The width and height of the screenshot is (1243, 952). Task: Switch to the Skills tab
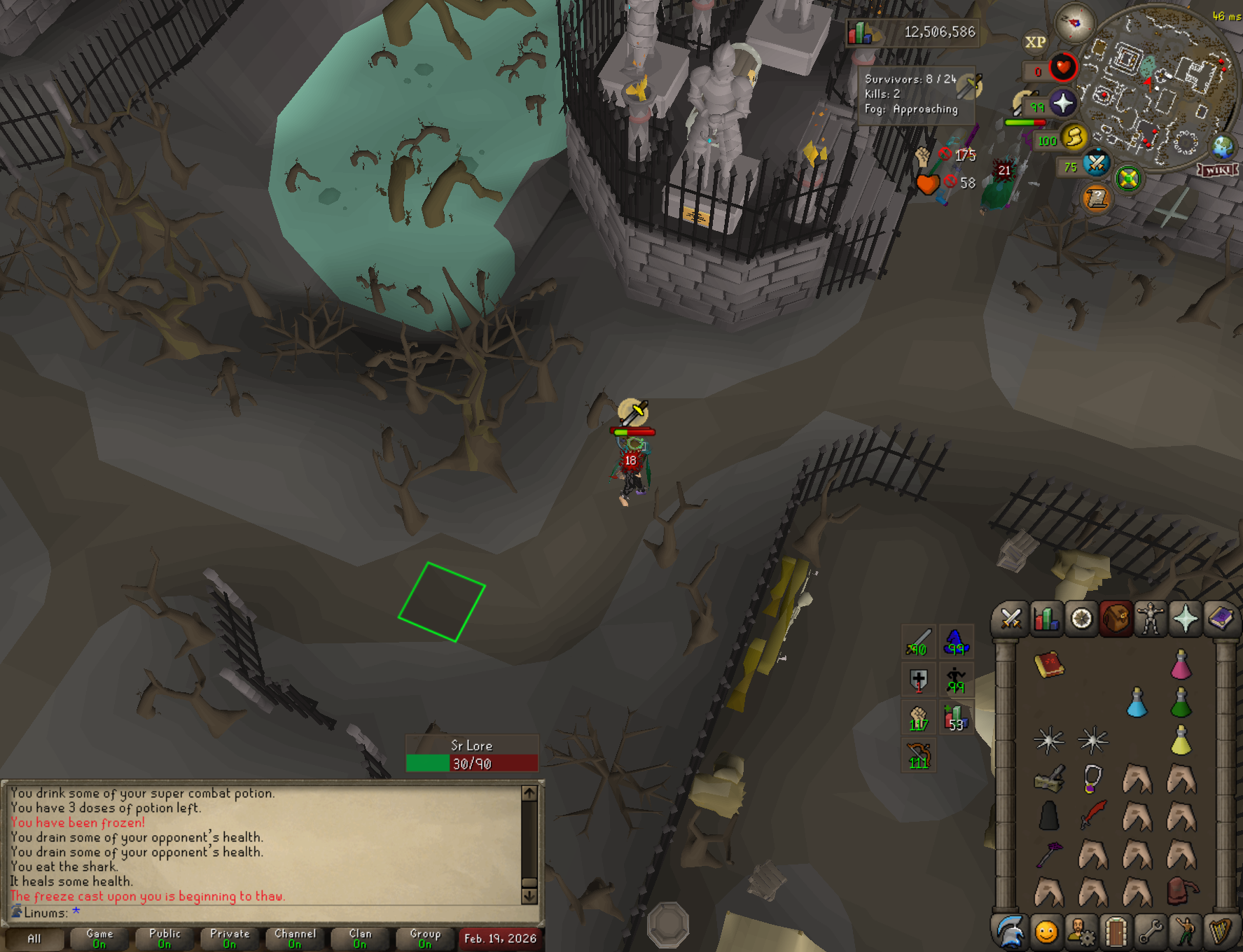(x=1046, y=619)
